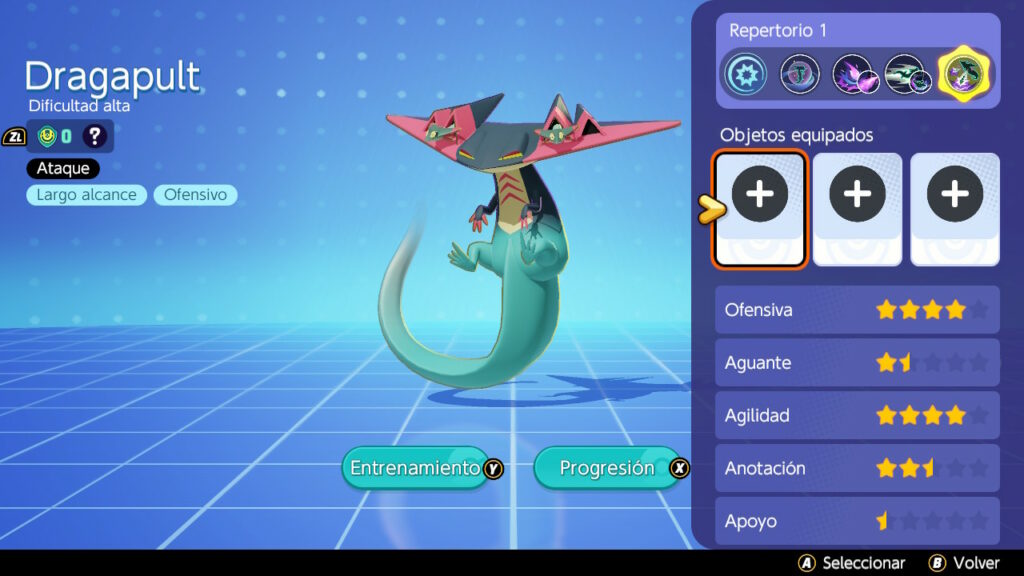This screenshot has height=576, width=1024.
Task: Choose the green dragon in bubble icon
Action: pyautogui.click(x=800, y=75)
